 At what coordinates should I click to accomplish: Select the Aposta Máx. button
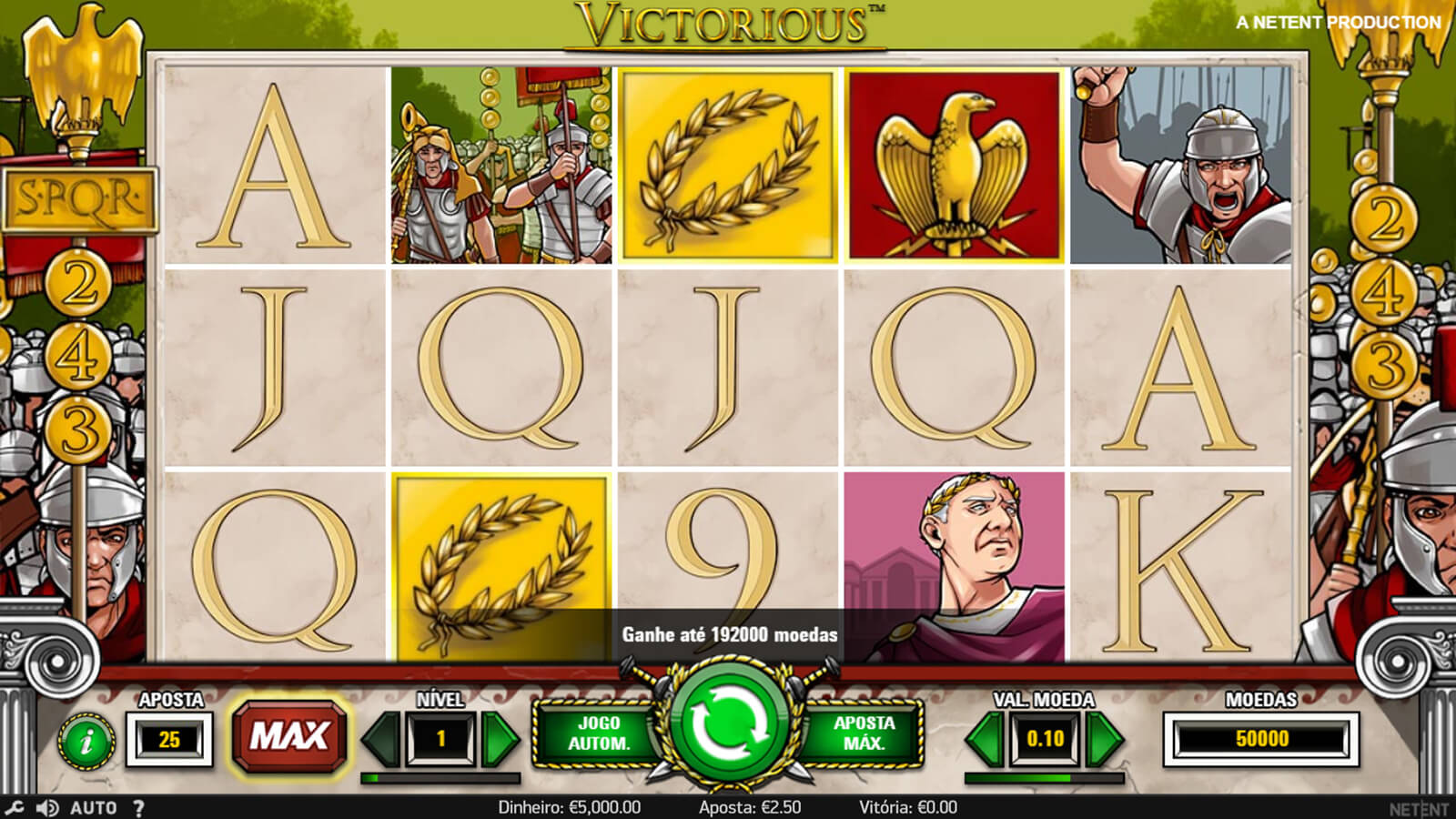tap(864, 733)
